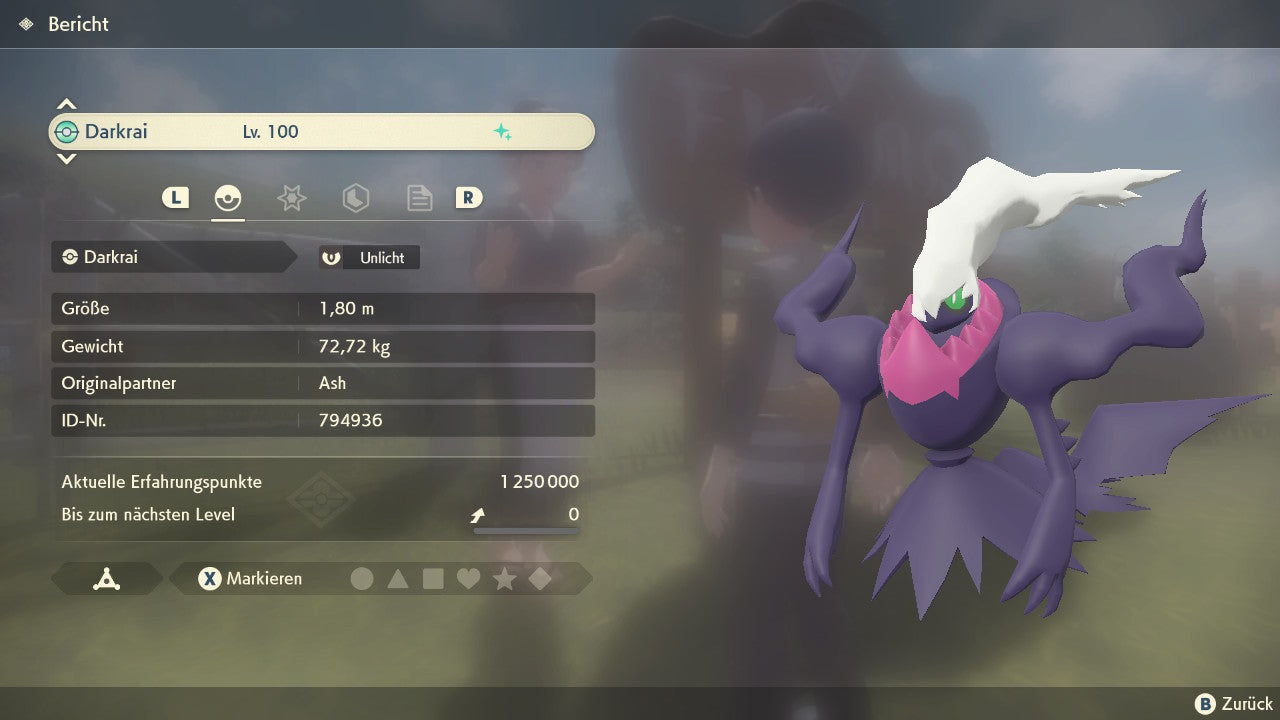Go to previous Pokémon with up arrow
This screenshot has height=720, width=1280.
coord(66,104)
